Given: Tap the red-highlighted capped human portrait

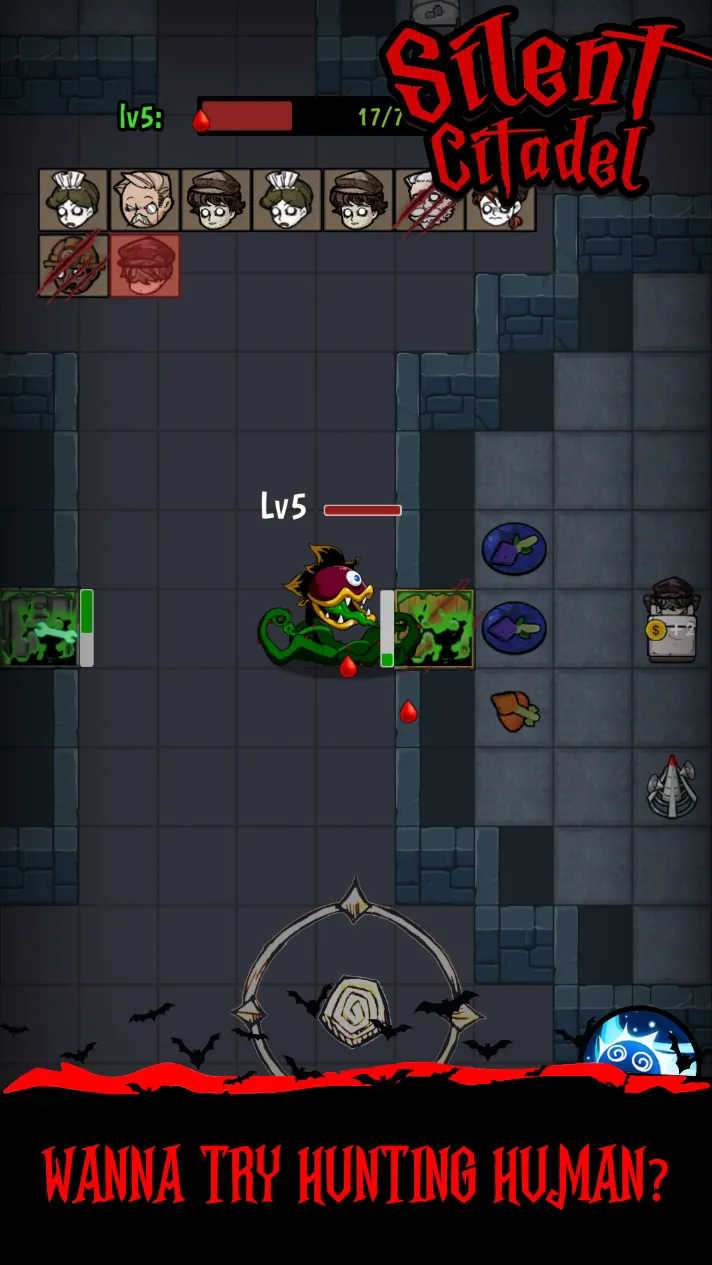Looking at the screenshot, I should pyautogui.click(x=144, y=266).
